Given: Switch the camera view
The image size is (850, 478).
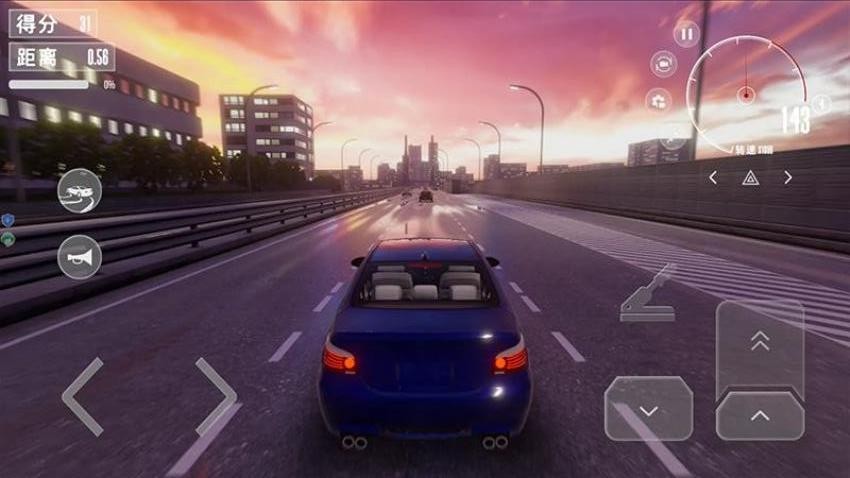Looking at the screenshot, I should point(662,65).
